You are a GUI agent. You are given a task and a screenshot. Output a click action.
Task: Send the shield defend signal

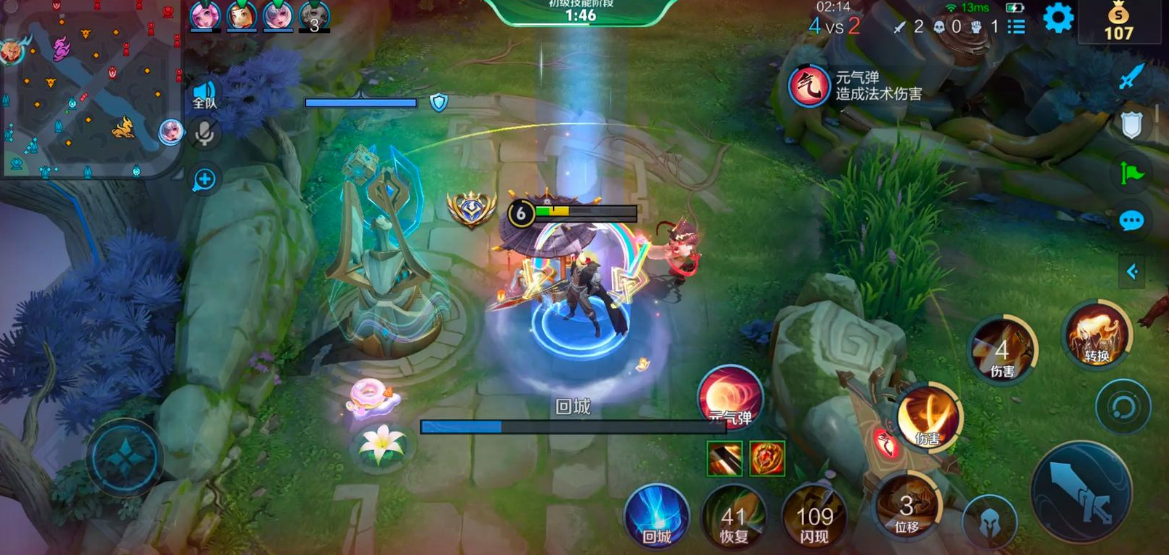click(1131, 124)
